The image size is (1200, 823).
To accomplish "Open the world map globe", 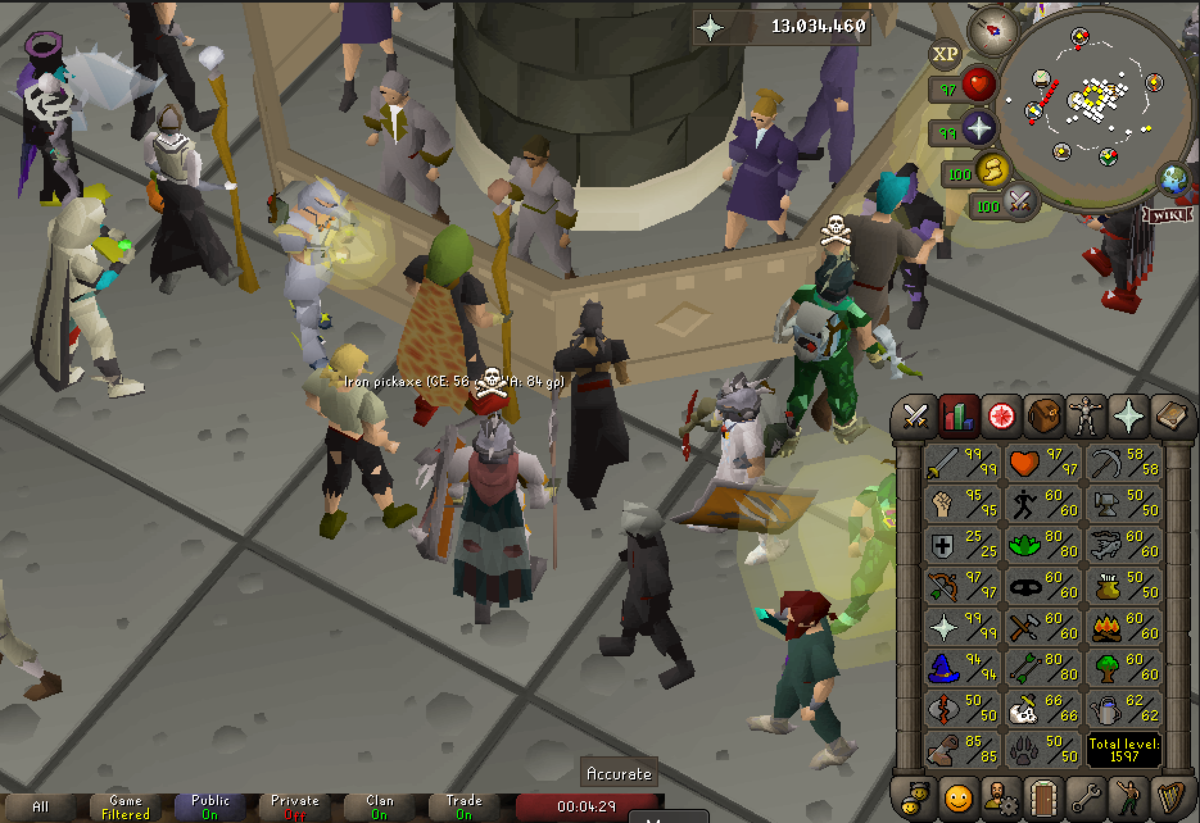I will (x=1173, y=180).
